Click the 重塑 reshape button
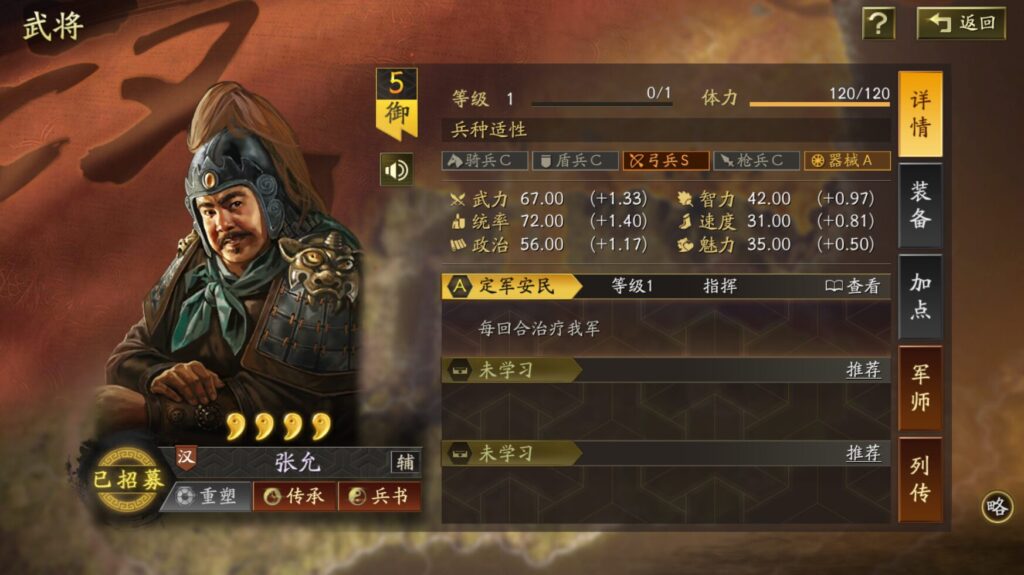This screenshot has height=575, width=1024. [206, 496]
